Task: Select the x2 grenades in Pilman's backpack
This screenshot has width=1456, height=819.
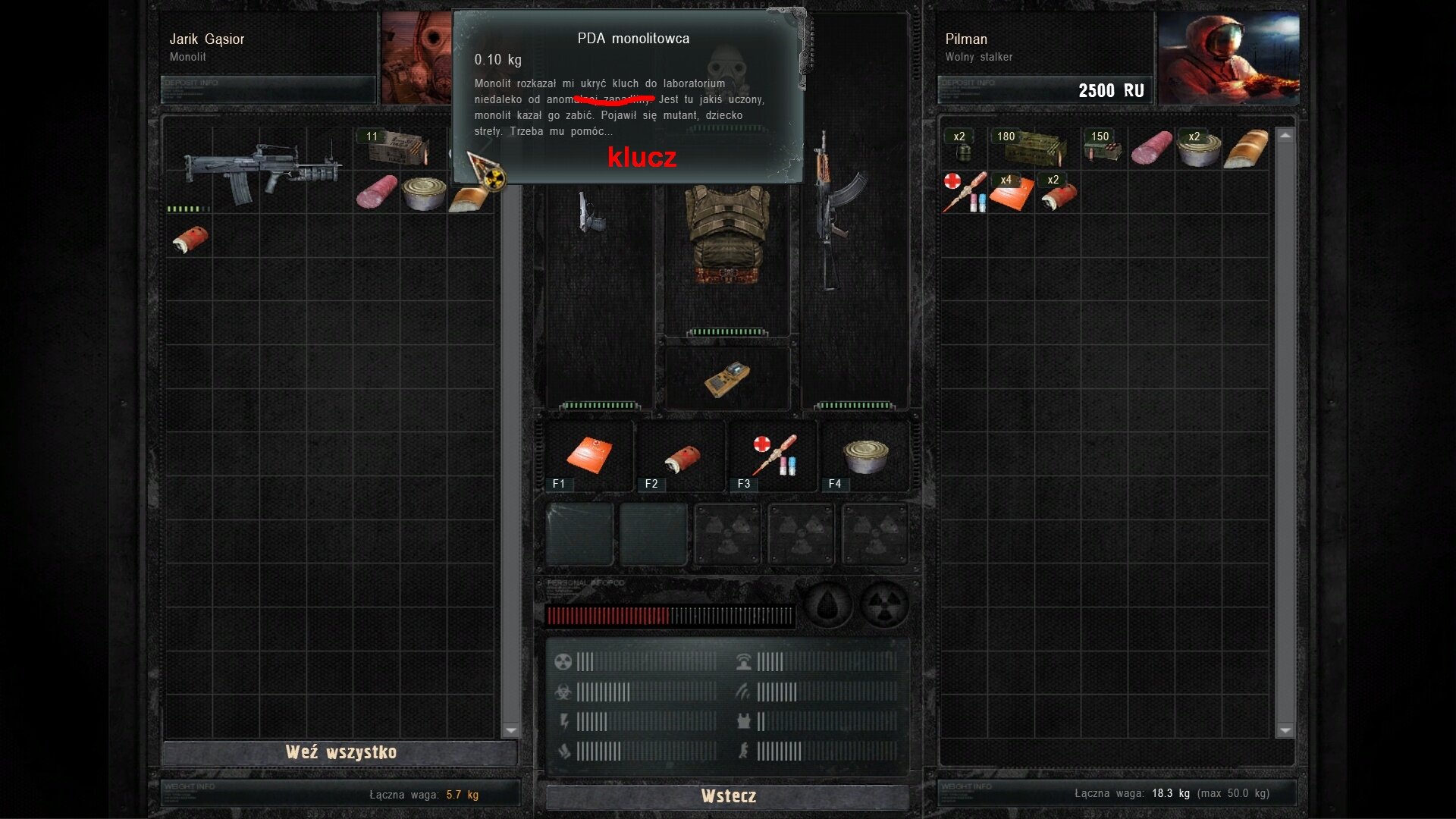Action: point(963,149)
